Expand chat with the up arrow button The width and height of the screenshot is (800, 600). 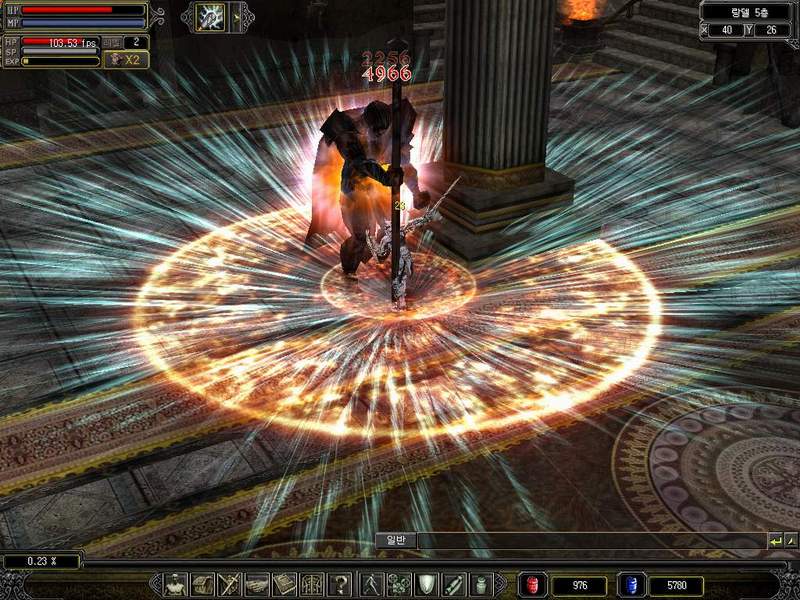tap(791, 541)
